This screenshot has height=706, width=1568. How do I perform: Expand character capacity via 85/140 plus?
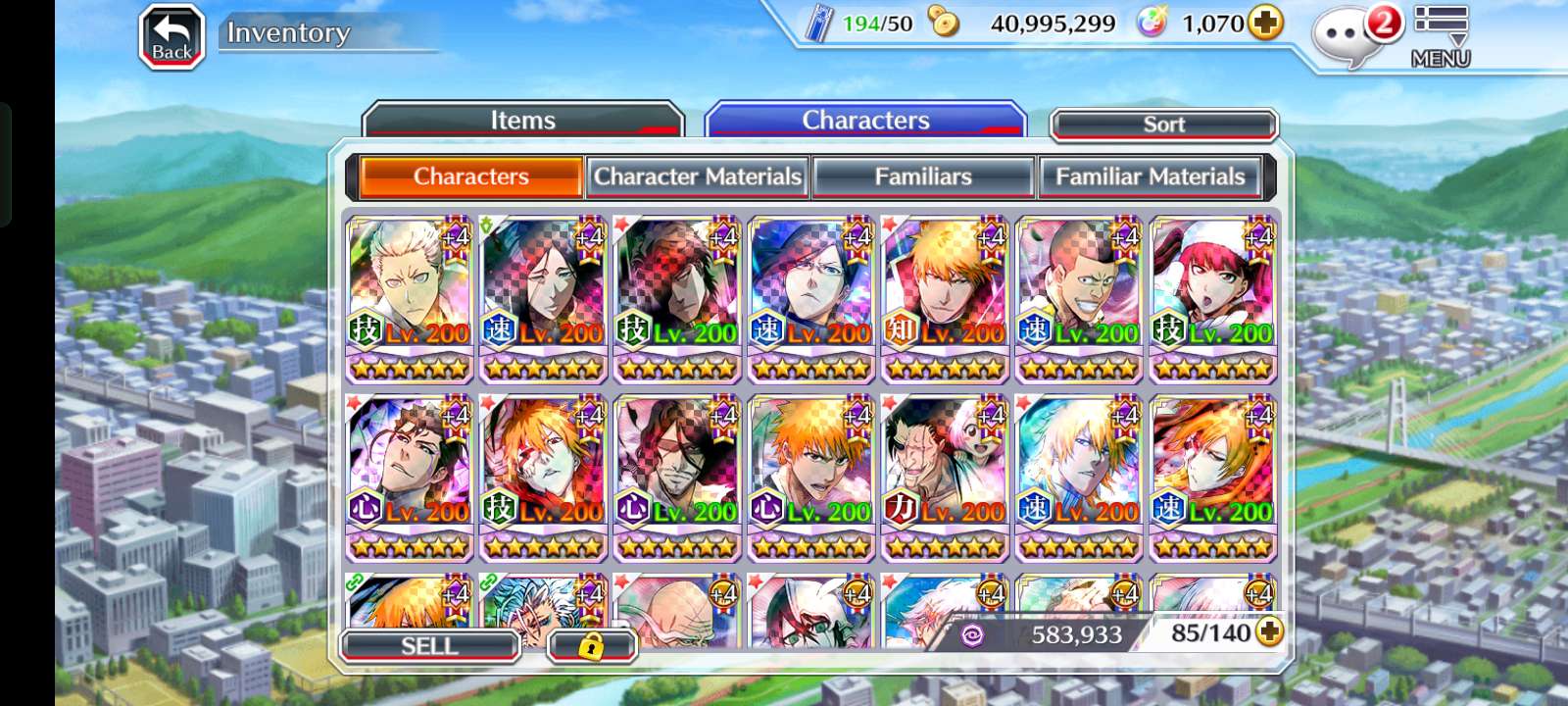1269,632
